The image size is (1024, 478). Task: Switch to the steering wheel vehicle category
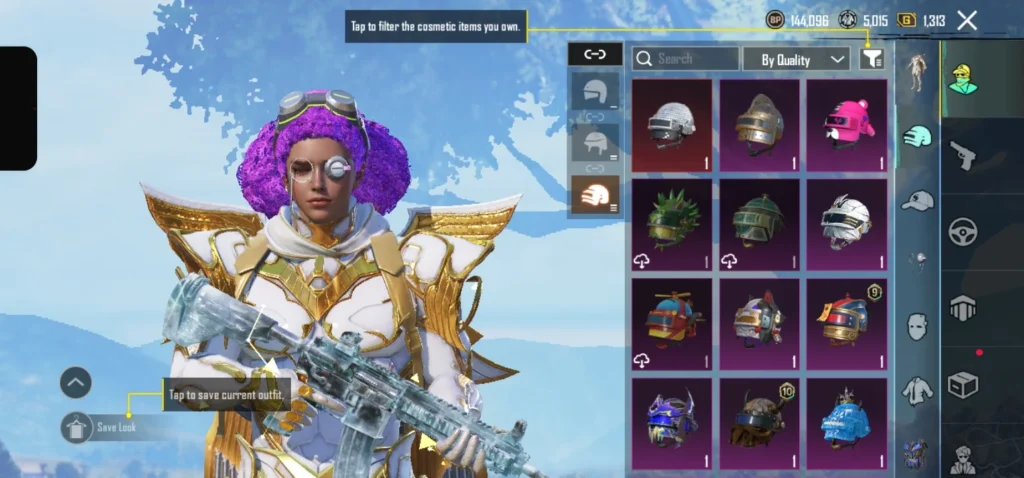click(x=963, y=231)
